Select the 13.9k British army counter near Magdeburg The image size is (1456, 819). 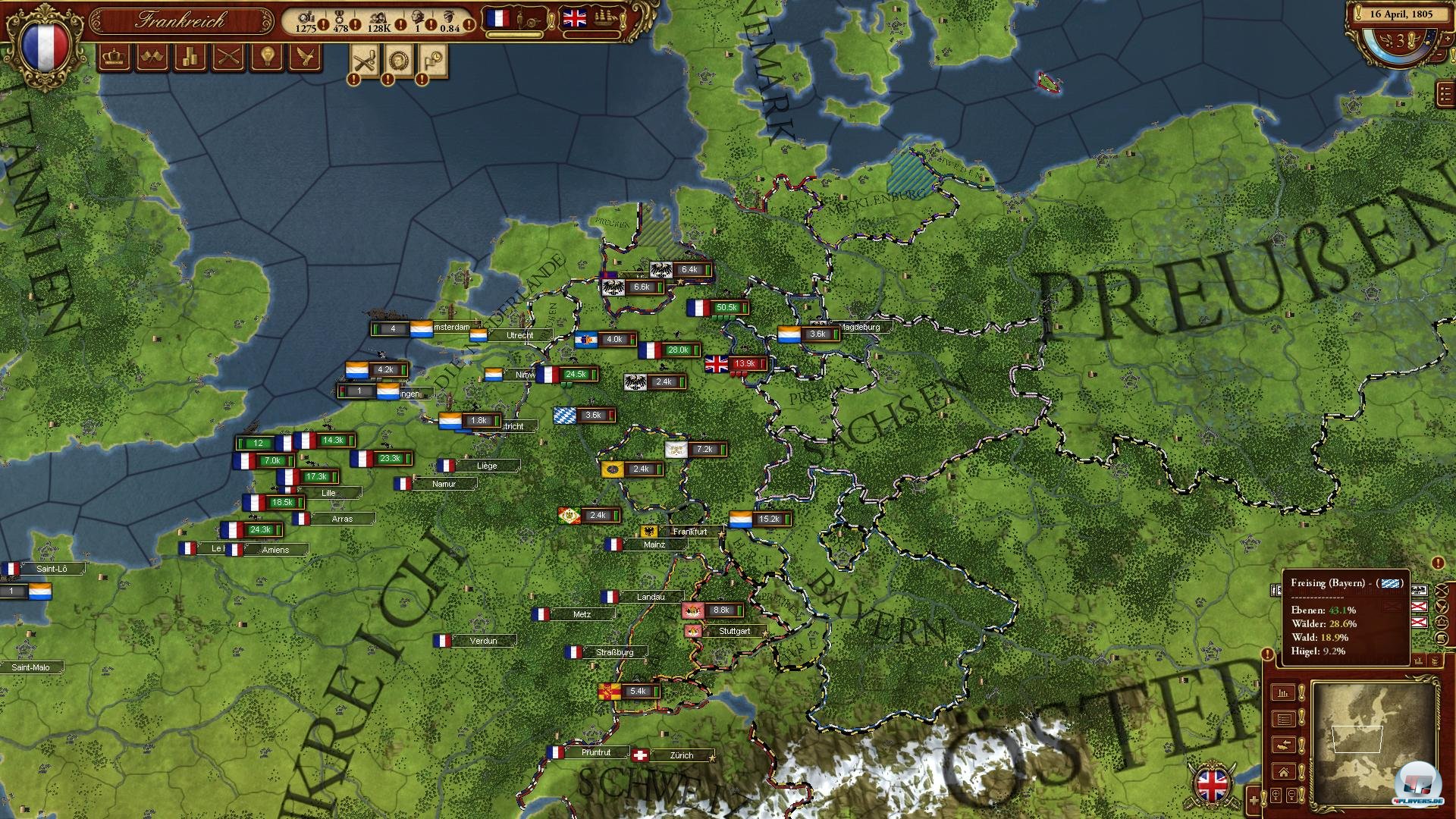pos(736,362)
